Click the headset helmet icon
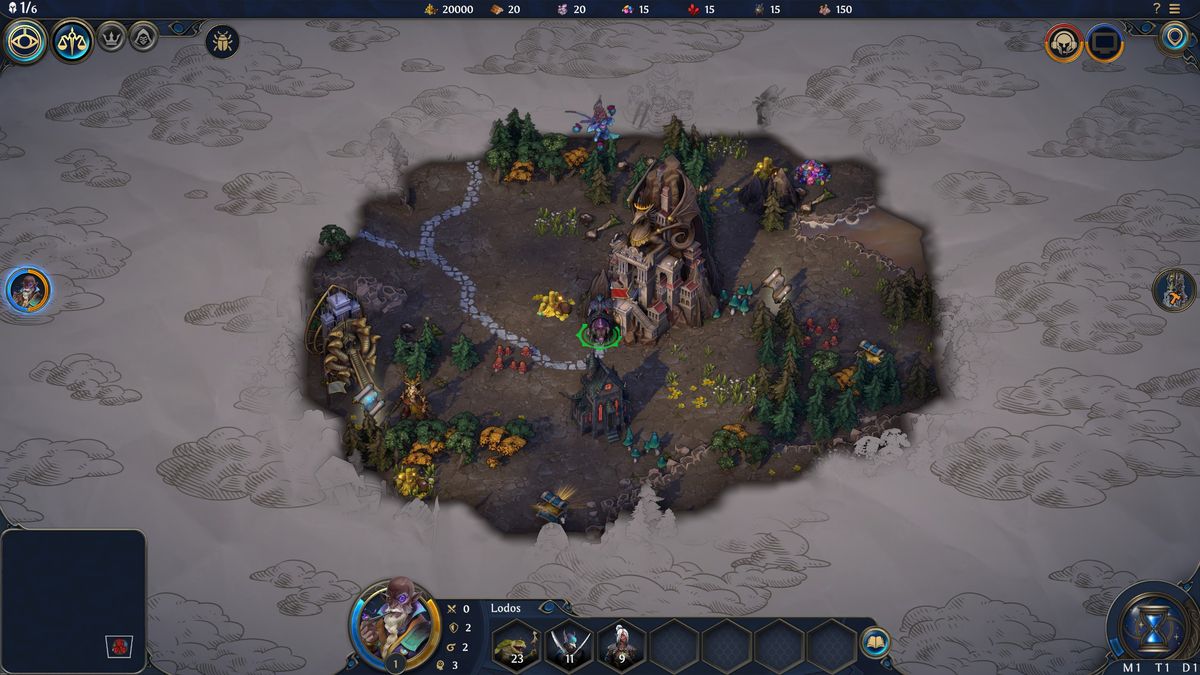Screen dimensions: 1200x675 [1064, 43]
